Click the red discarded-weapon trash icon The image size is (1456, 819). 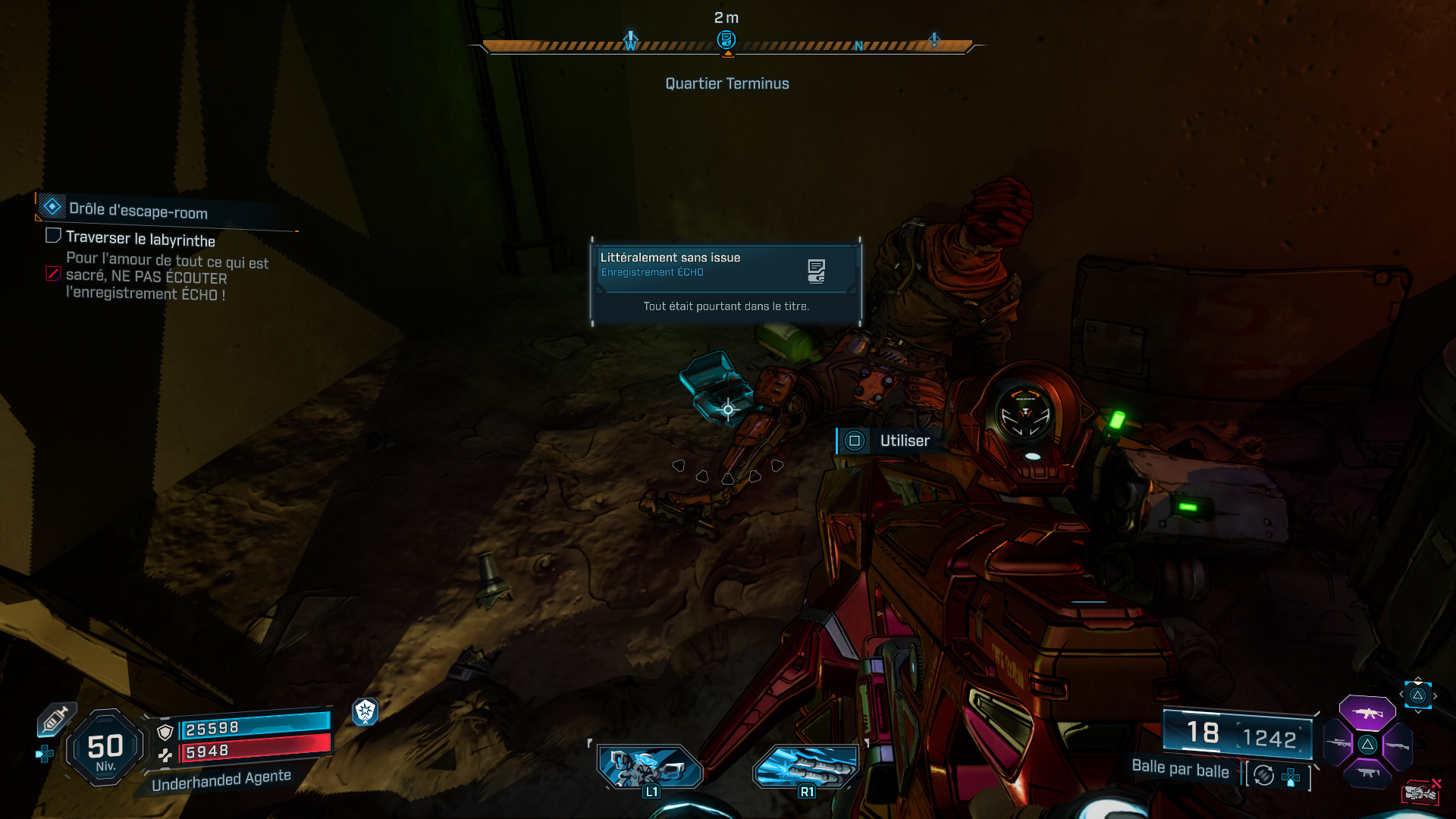tap(1420, 792)
